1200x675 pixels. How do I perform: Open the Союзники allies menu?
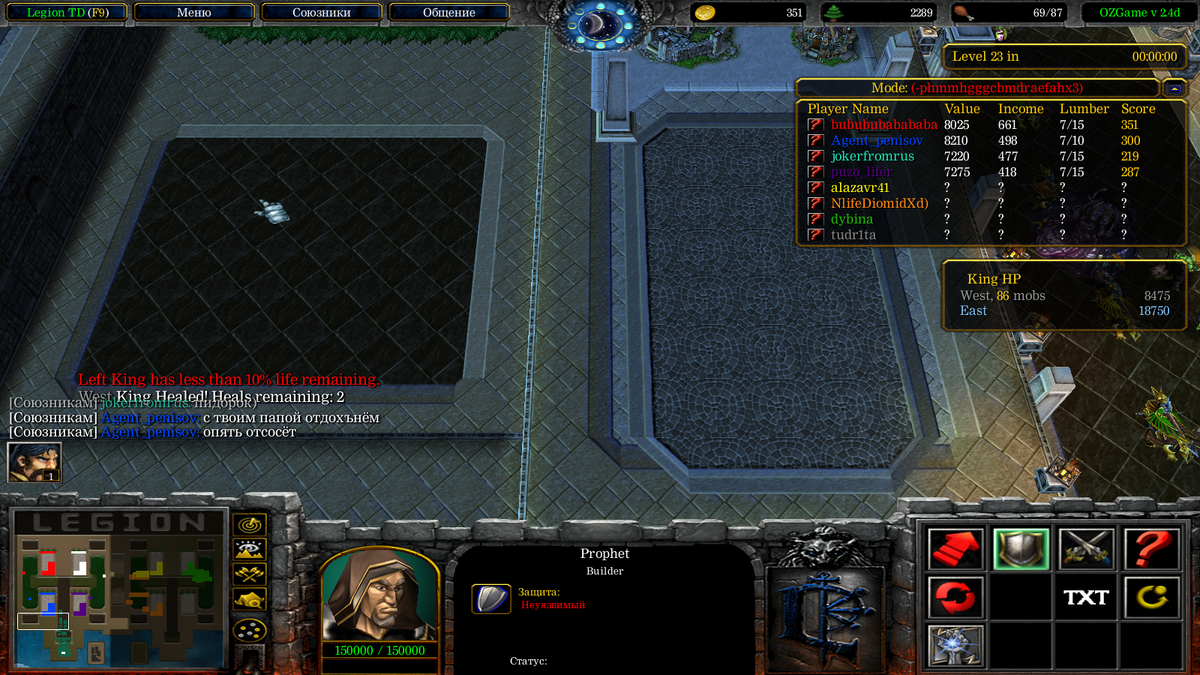click(x=321, y=13)
